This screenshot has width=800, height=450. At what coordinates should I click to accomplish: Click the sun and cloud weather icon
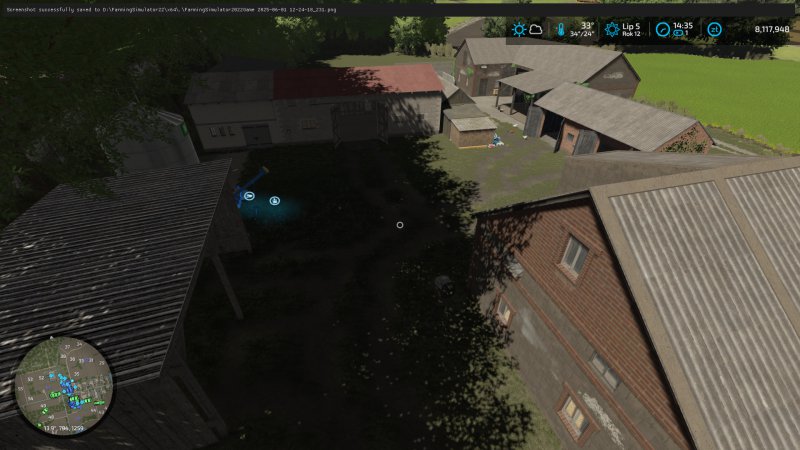(527, 29)
